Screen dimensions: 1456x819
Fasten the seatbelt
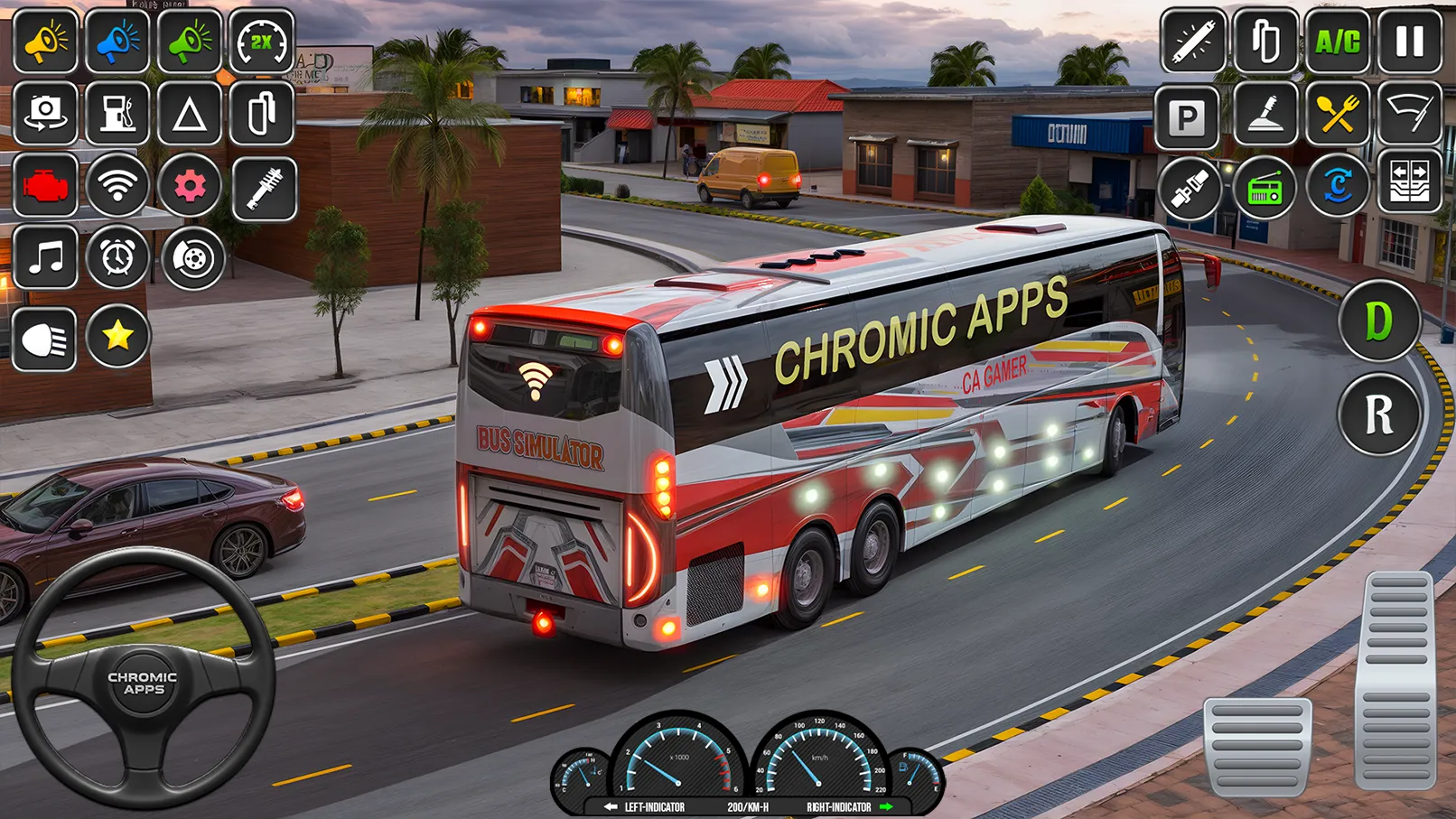click(1190, 187)
